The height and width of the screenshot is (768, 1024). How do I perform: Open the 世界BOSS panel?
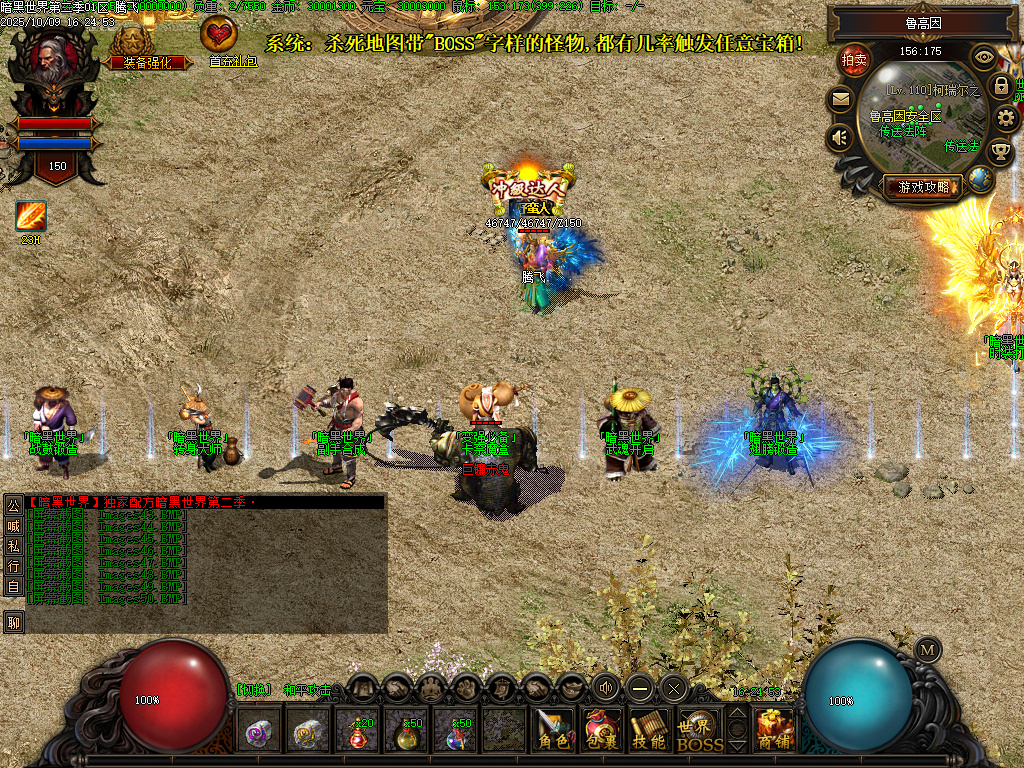(699, 730)
